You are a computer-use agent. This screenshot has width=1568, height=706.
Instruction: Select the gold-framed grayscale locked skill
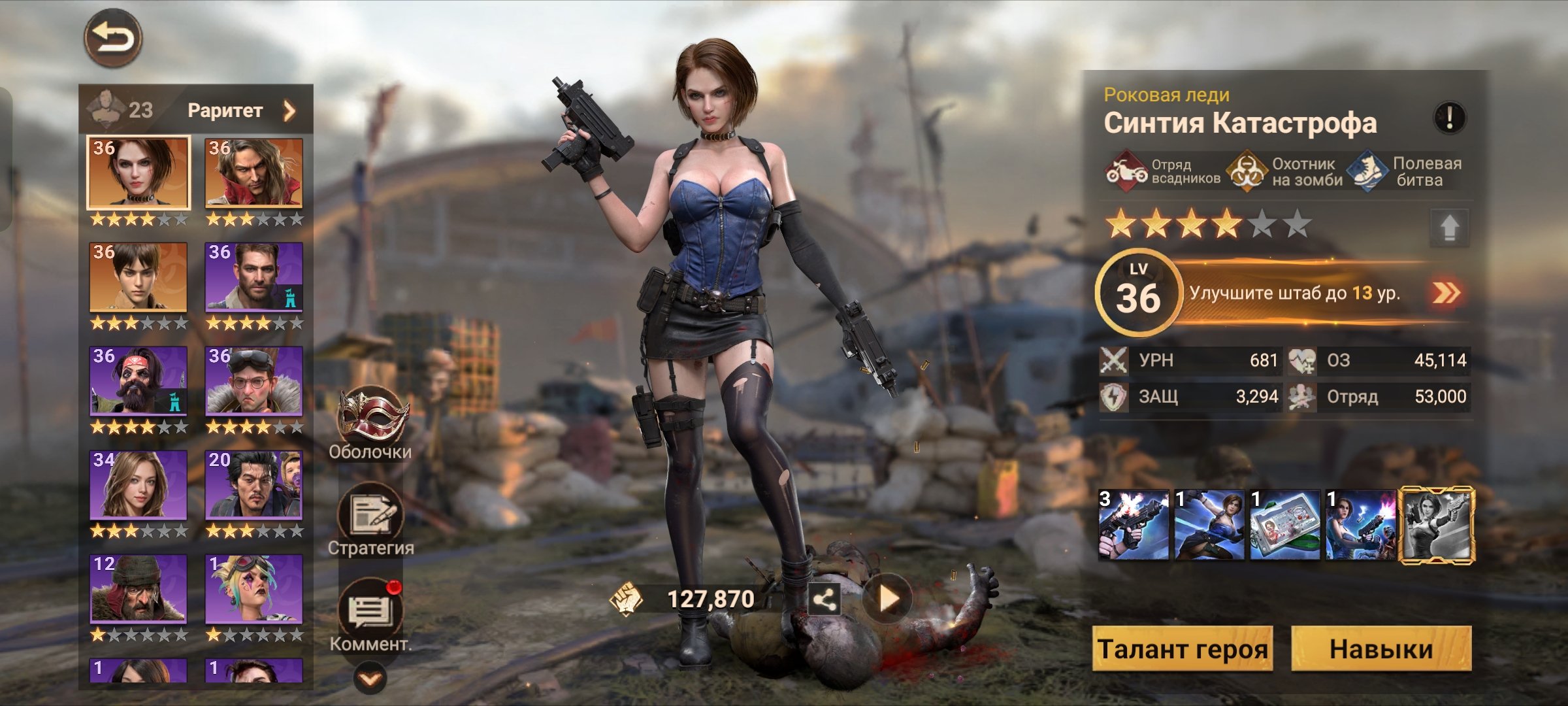coord(1436,526)
